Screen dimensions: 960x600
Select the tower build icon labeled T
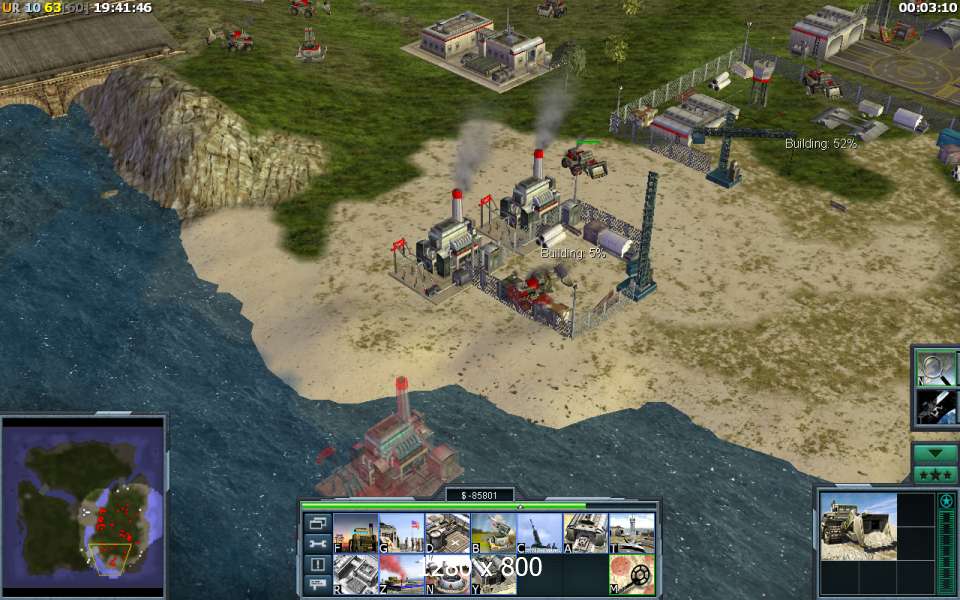631,533
